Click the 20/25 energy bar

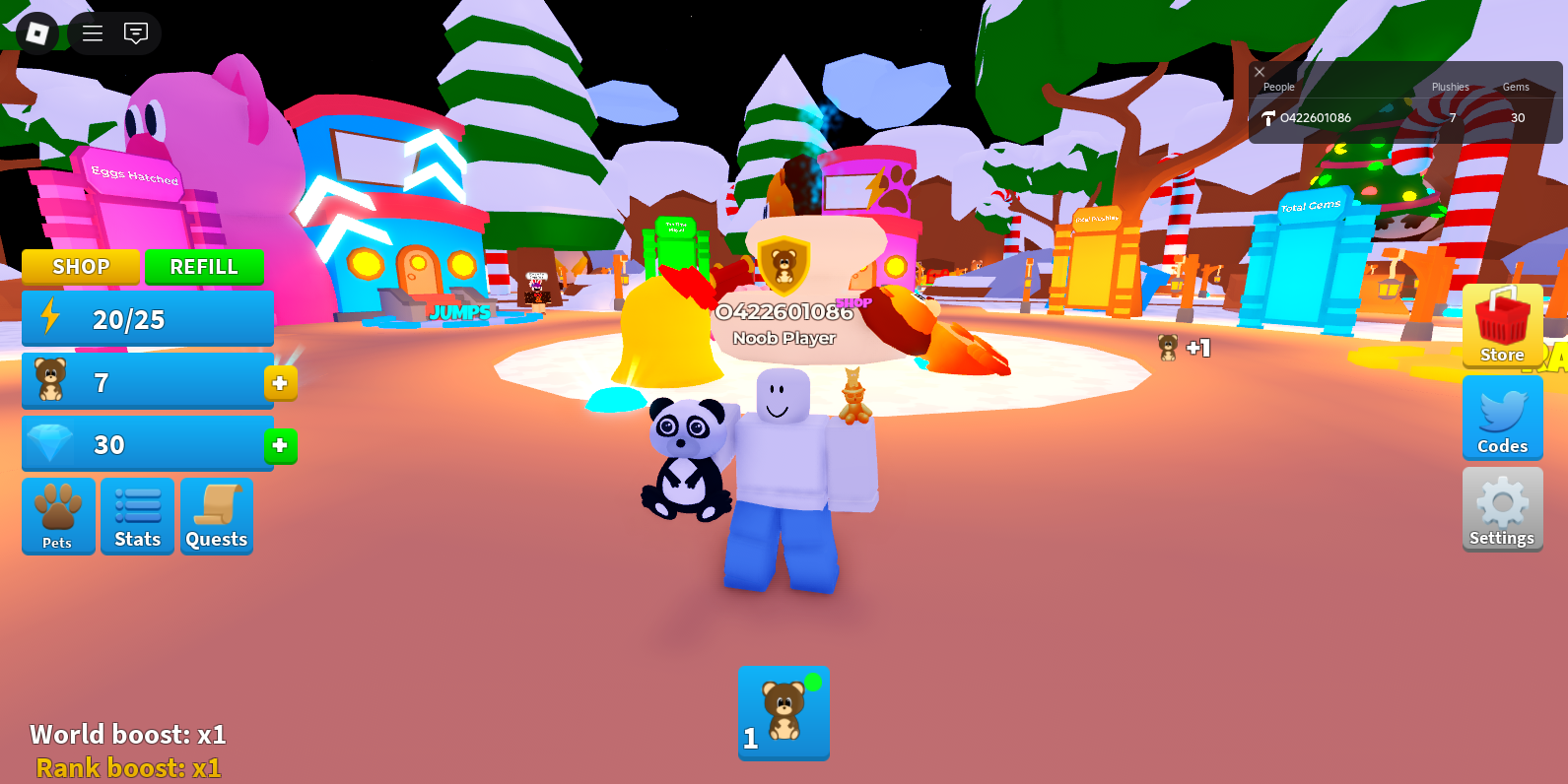point(147,317)
